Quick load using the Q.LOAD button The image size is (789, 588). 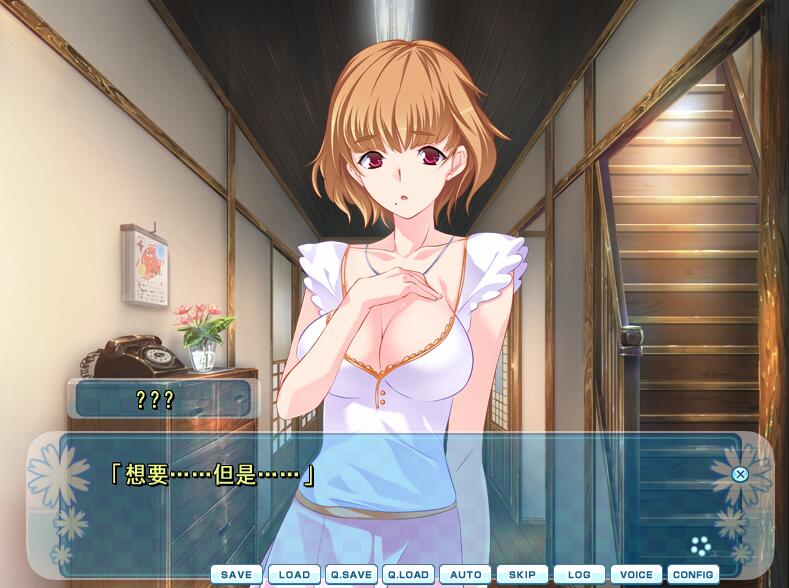pos(408,575)
